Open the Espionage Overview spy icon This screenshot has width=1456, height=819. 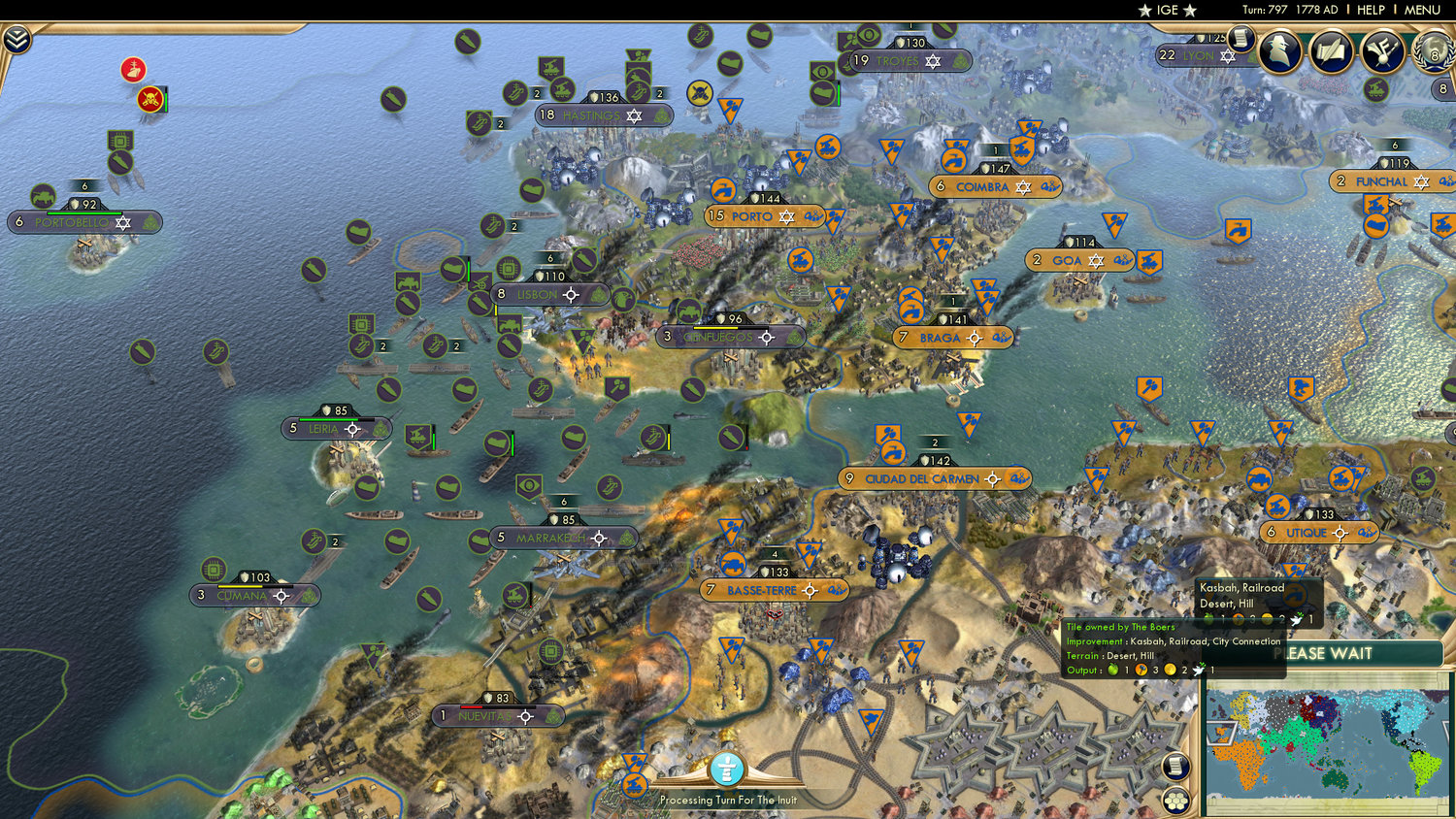[x=1281, y=52]
